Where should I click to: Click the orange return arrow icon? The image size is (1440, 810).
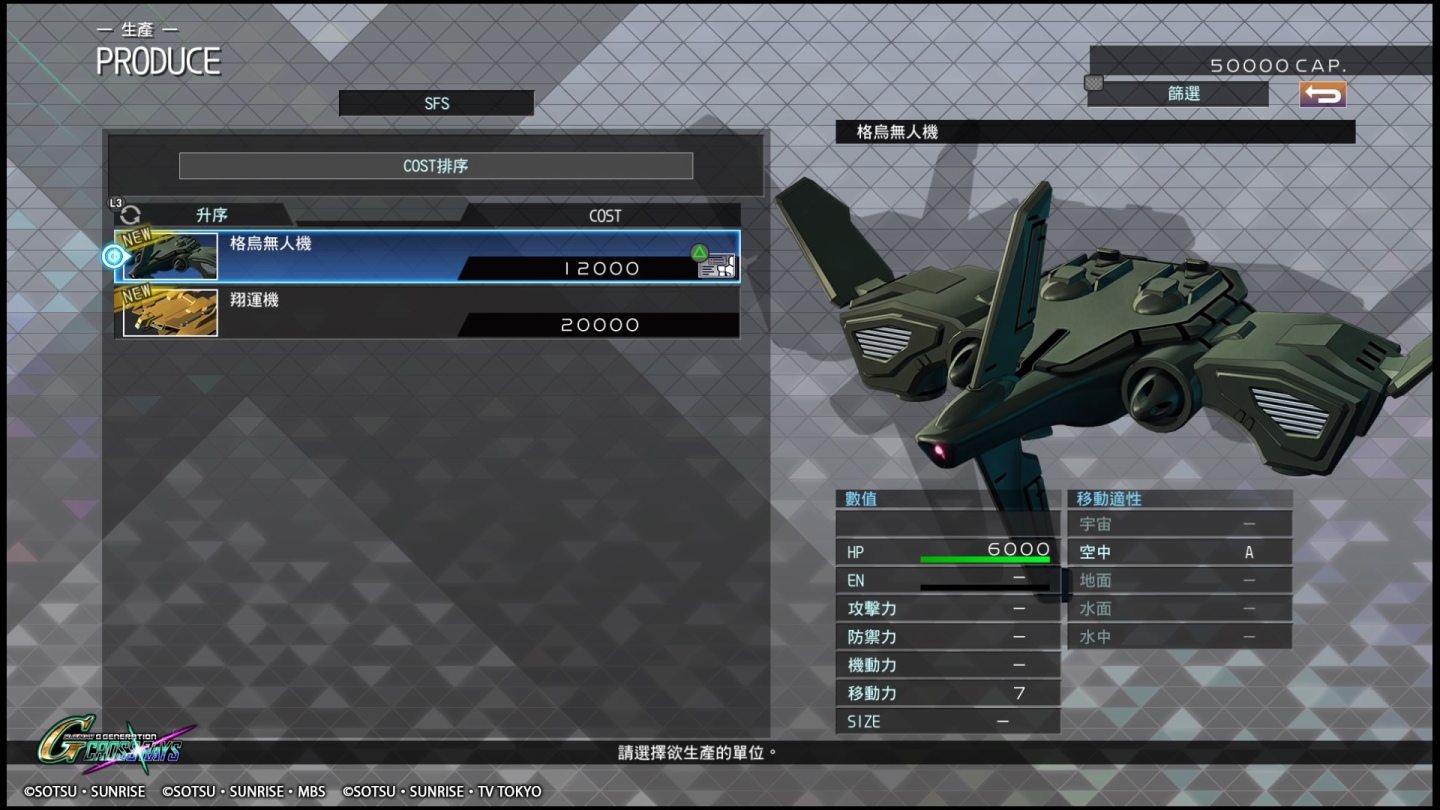pos(1322,93)
